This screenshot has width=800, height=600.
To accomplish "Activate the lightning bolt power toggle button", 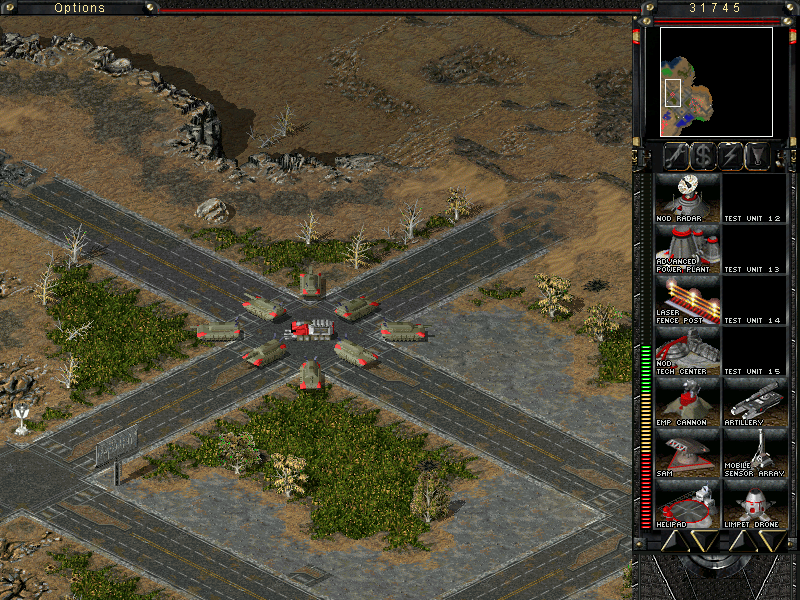I will 731,156.
